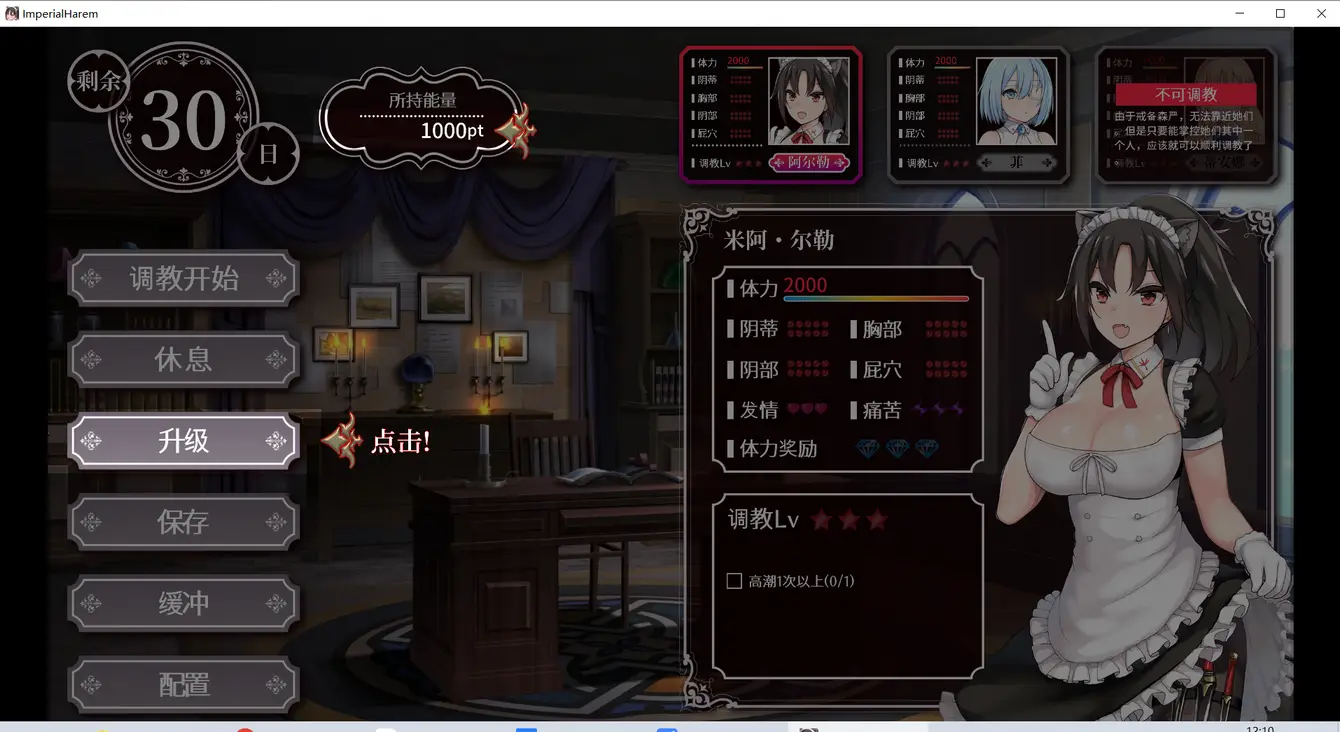
Task: Choose the 保存 save button
Action: pyautogui.click(x=183, y=522)
